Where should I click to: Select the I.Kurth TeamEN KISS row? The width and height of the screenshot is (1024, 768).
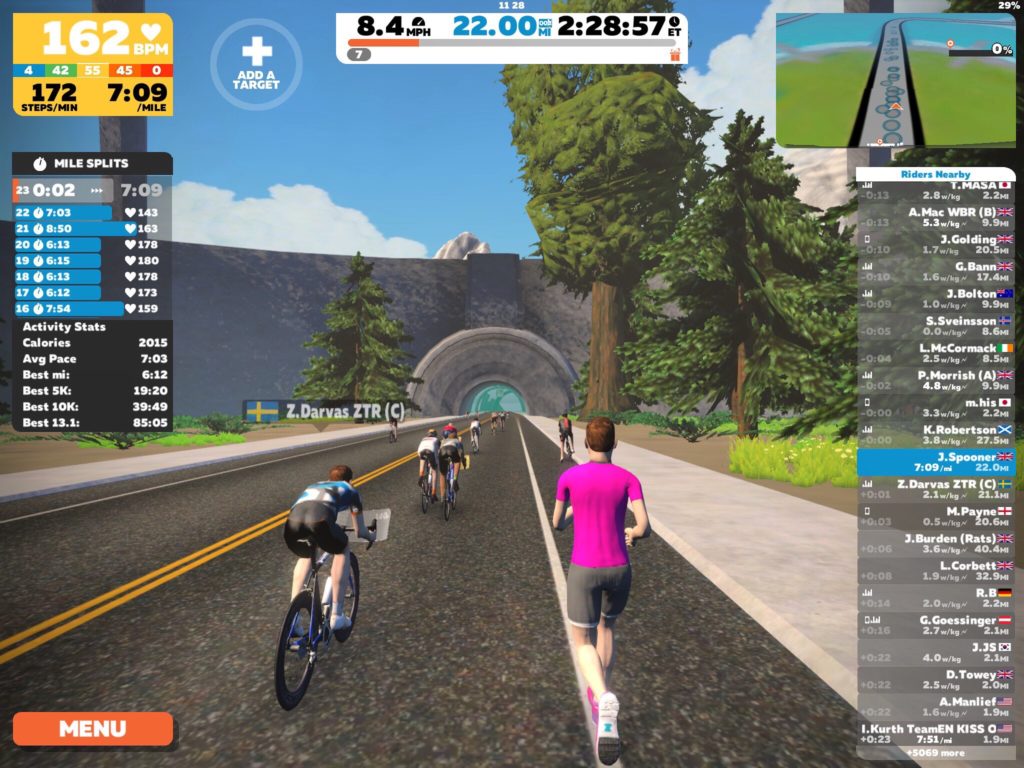point(936,733)
